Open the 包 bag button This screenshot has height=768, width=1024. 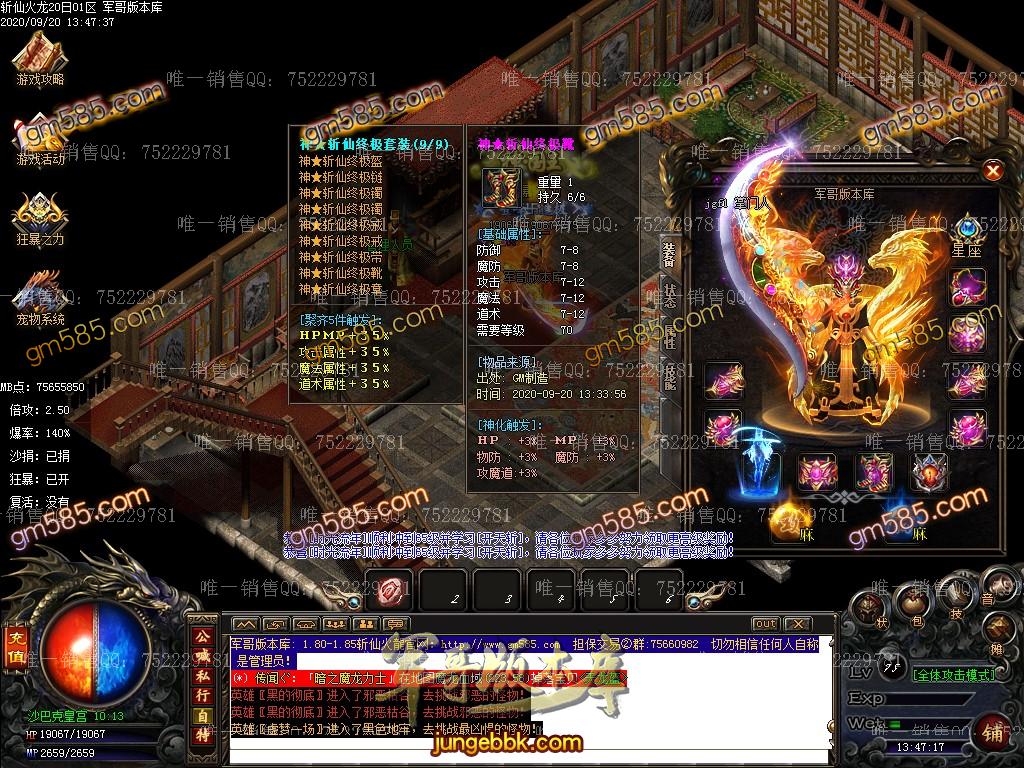(914, 601)
